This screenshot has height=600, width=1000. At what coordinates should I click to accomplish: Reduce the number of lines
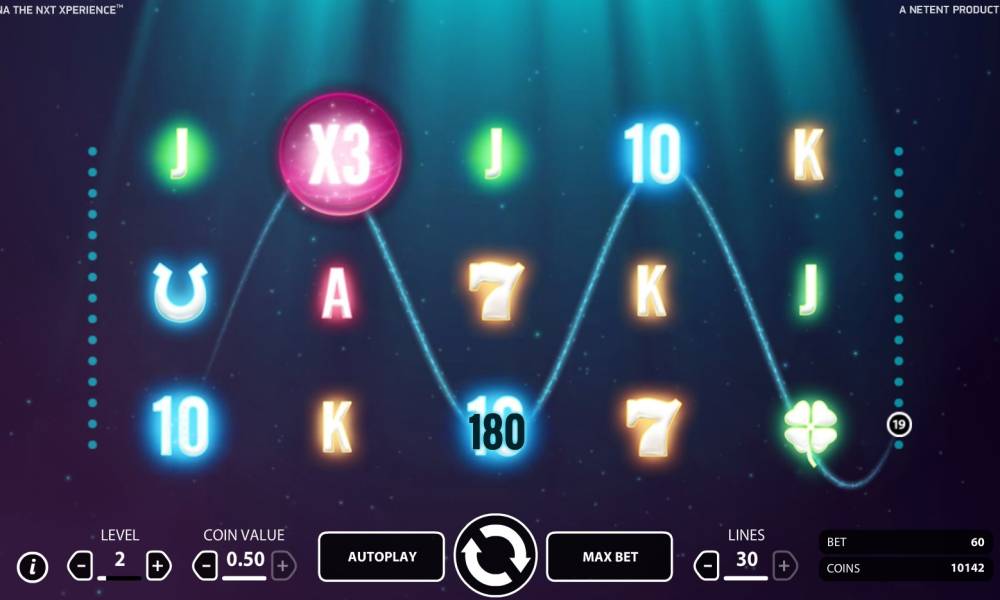click(706, 566)
